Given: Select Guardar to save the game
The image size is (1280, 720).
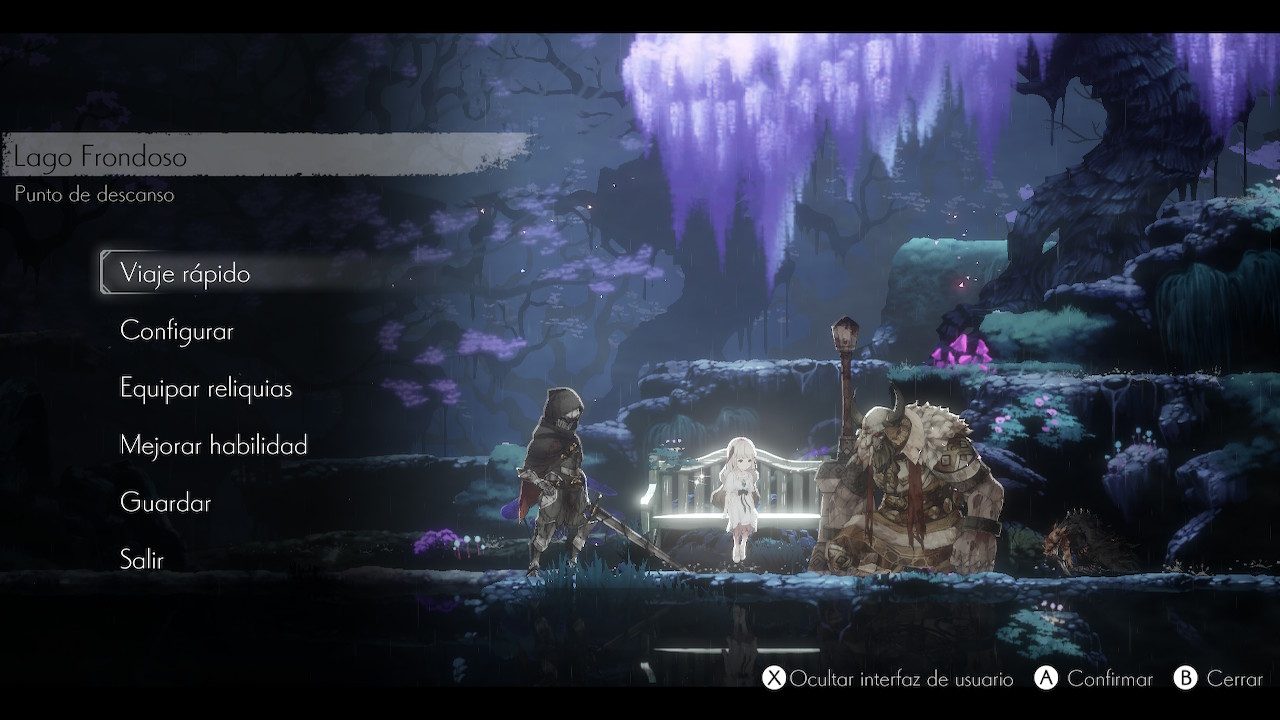Looking at the screenshot, I should tap(165, 502).
